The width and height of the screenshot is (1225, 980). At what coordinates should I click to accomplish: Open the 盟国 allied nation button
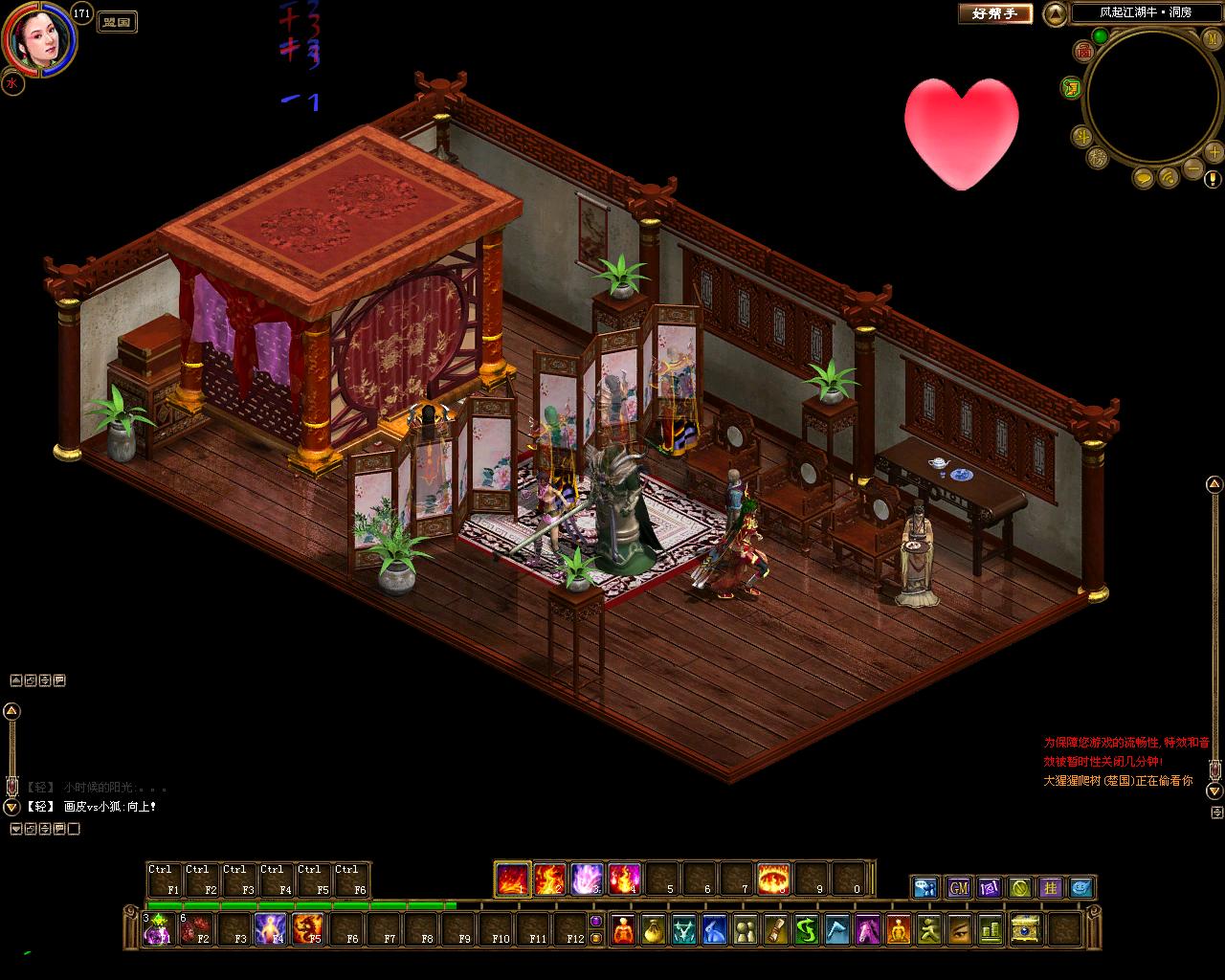117,21
